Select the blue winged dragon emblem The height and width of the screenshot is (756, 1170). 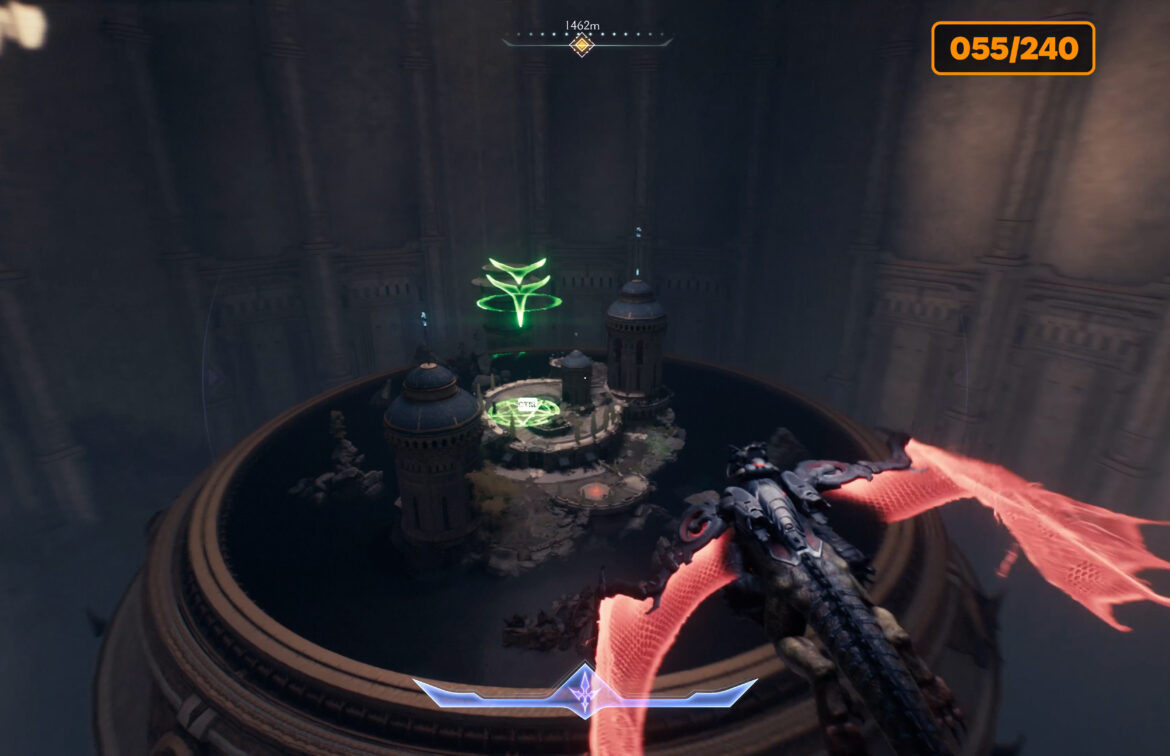click(584, 691)
